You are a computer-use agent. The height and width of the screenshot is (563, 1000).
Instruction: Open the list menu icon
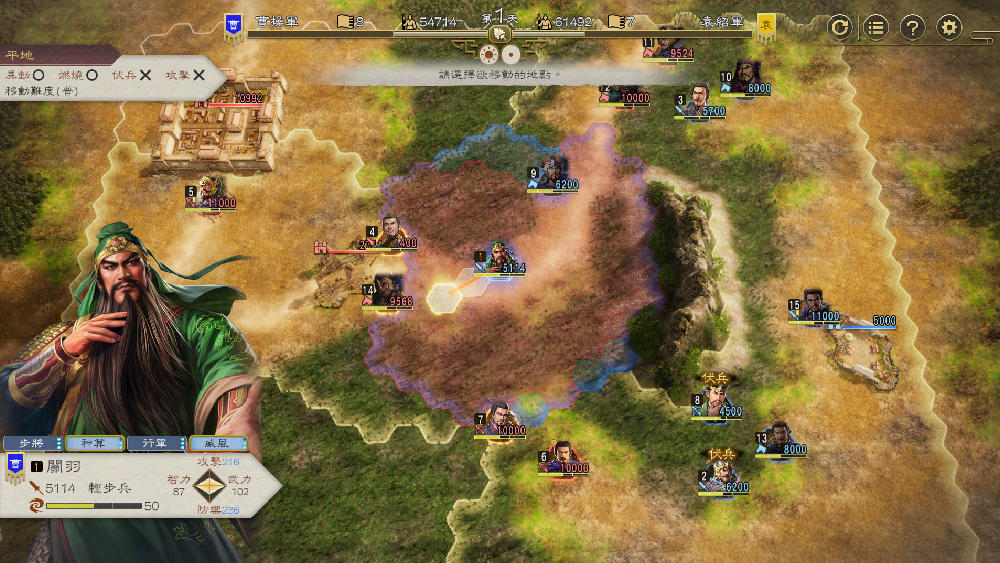[876, 28]
